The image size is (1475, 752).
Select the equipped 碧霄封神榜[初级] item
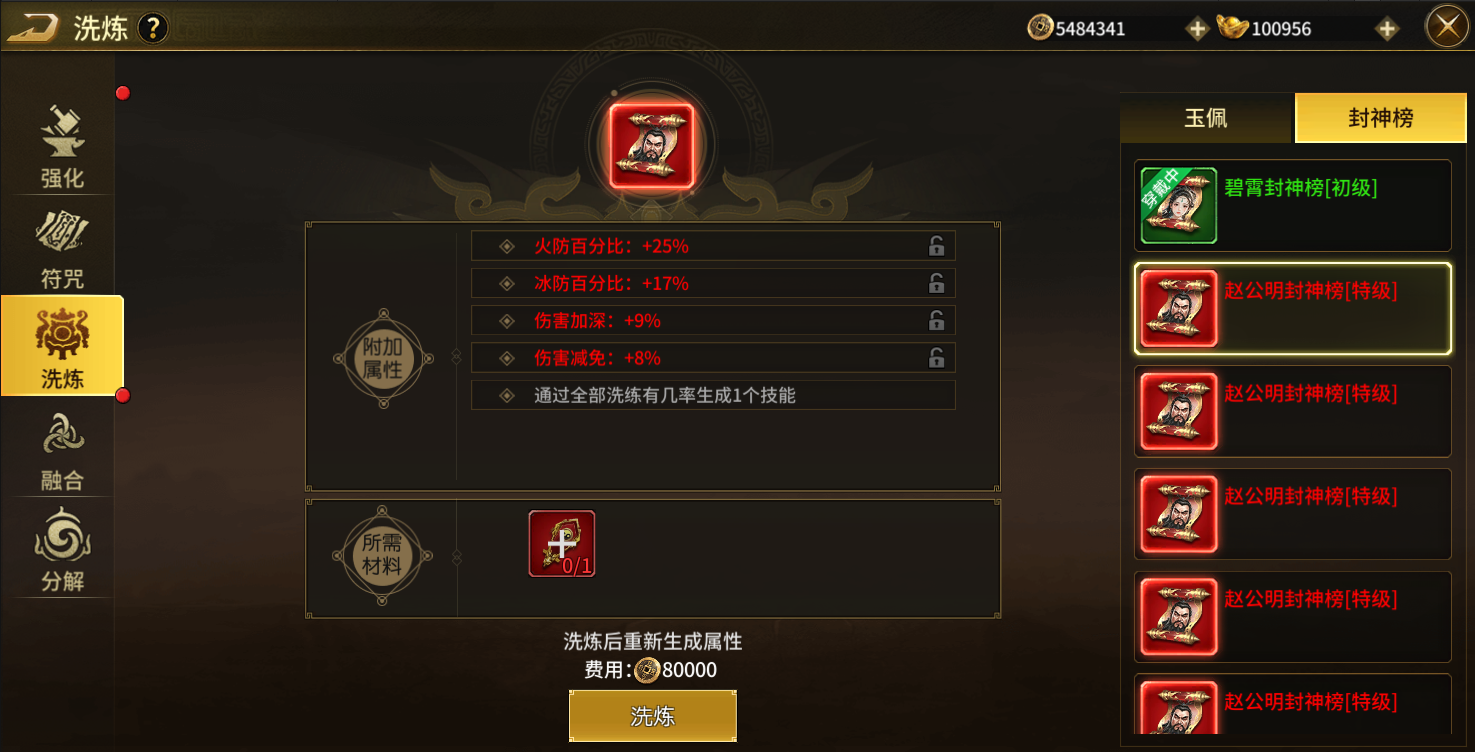[x=1292, y=205]
